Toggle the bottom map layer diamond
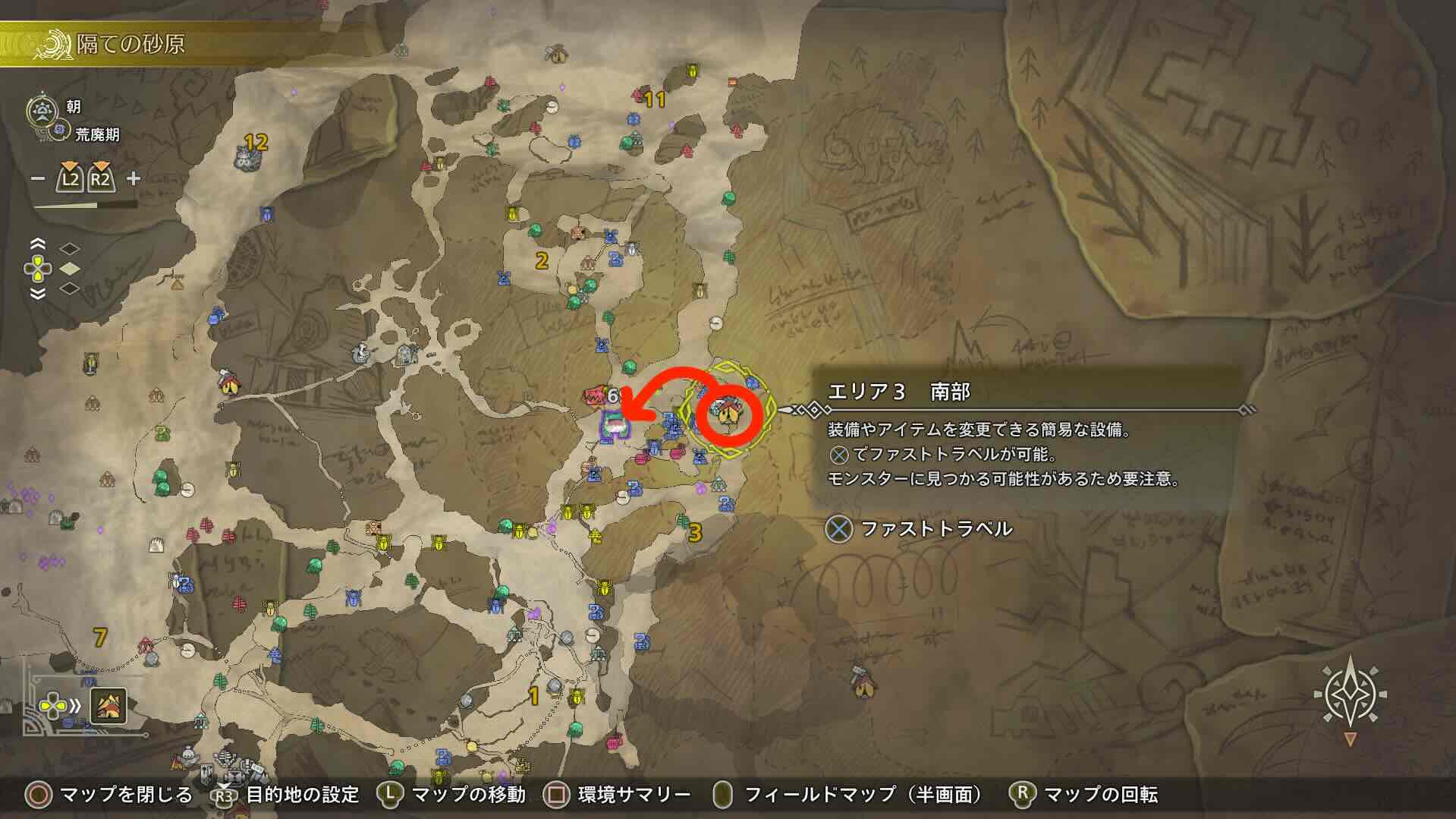The width and height of the screenshot is (1456, 819). [68, 288]
